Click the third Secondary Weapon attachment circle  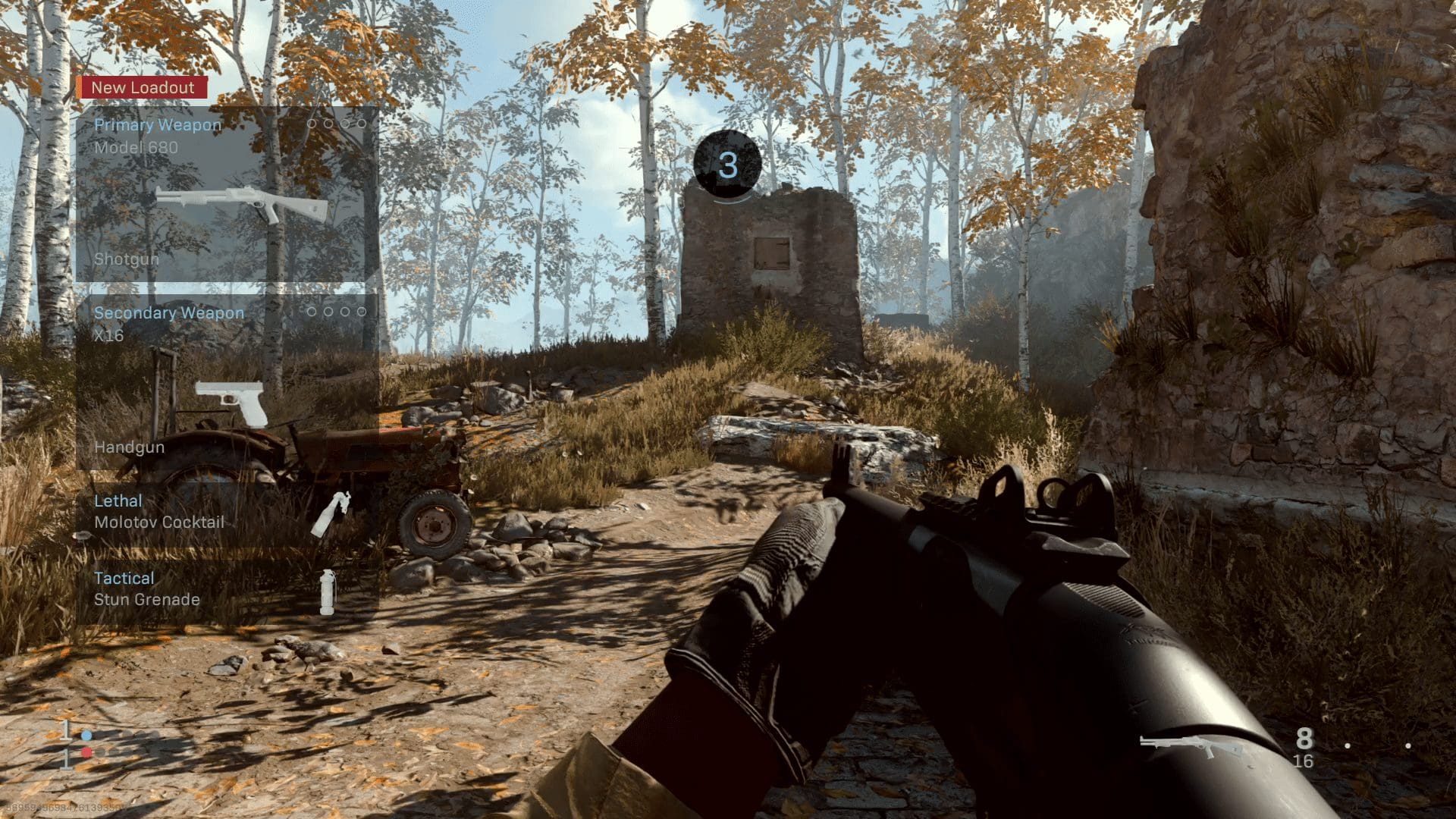[x=346, y=311]
